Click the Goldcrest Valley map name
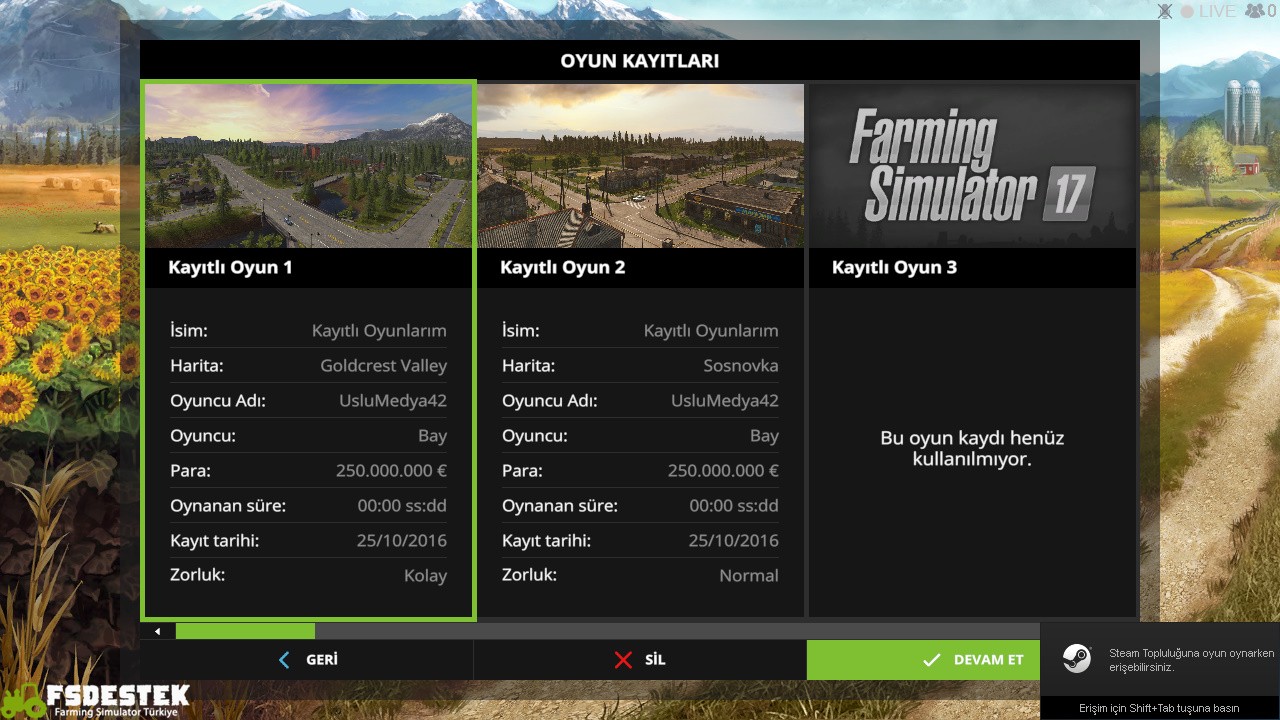The image size is (1280, 720). [383, 365]
